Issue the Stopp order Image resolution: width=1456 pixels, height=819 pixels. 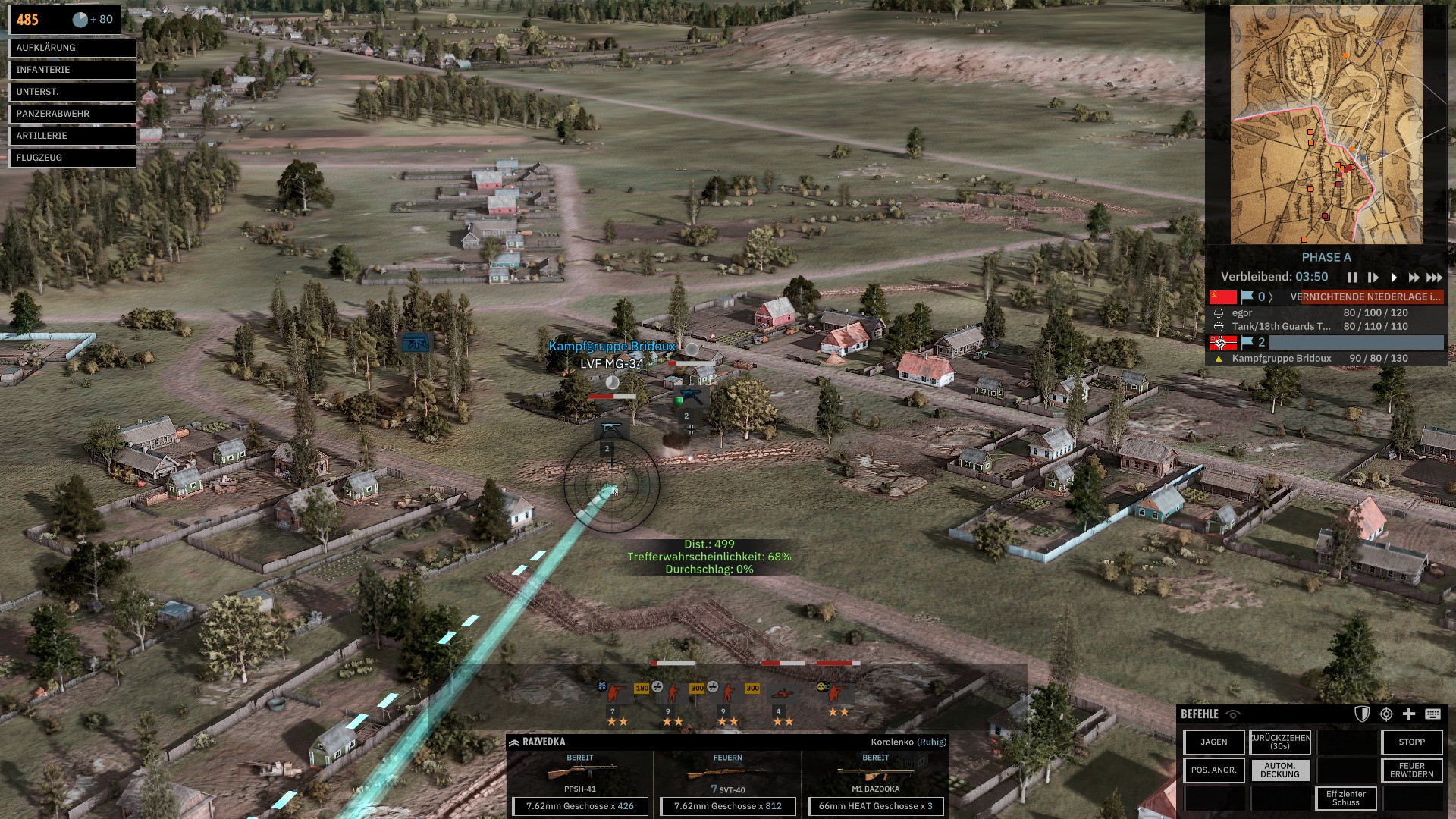[x=1411, y=742]
